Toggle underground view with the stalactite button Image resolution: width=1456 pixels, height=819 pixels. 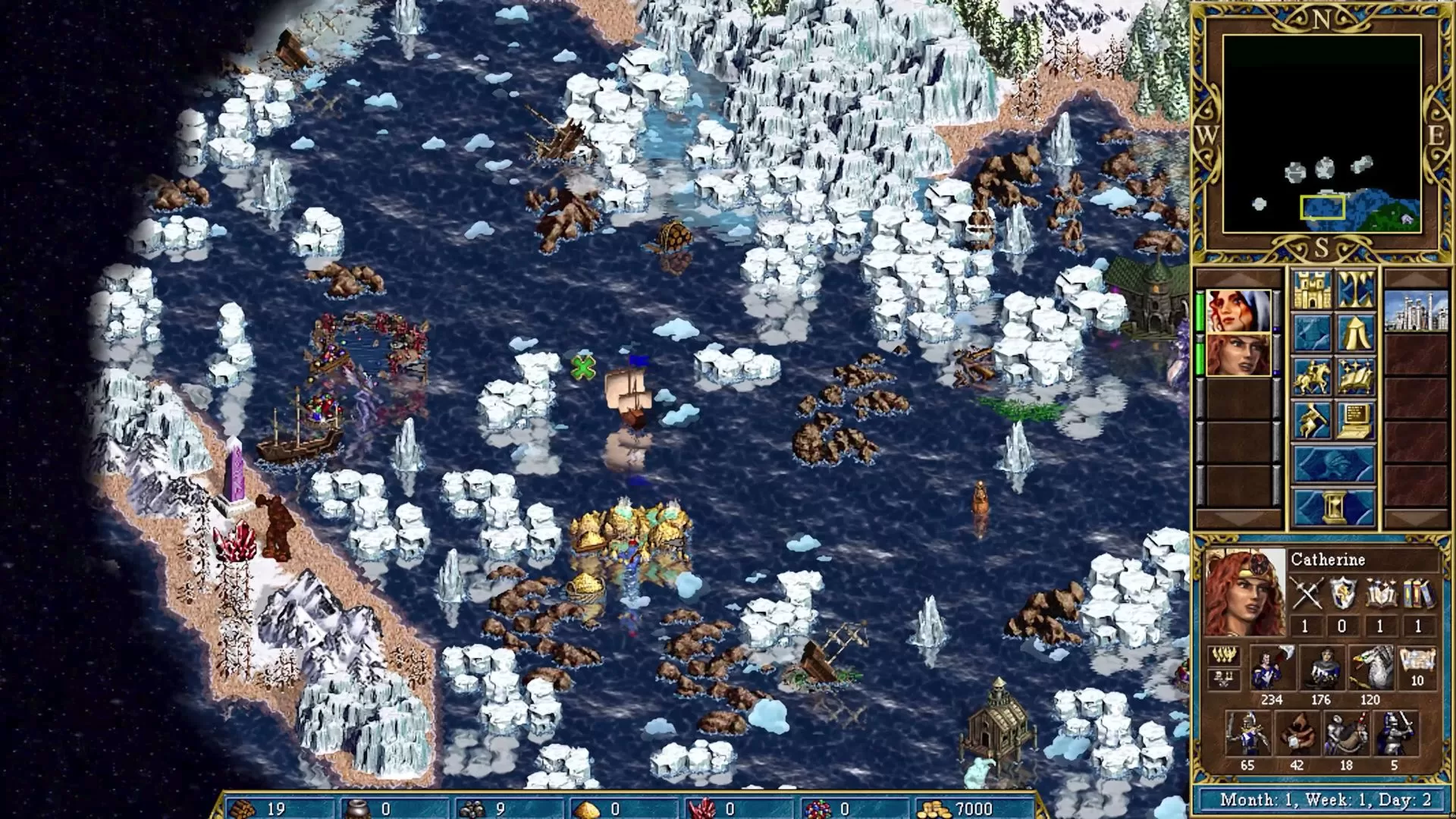[x=1355, y=290]
